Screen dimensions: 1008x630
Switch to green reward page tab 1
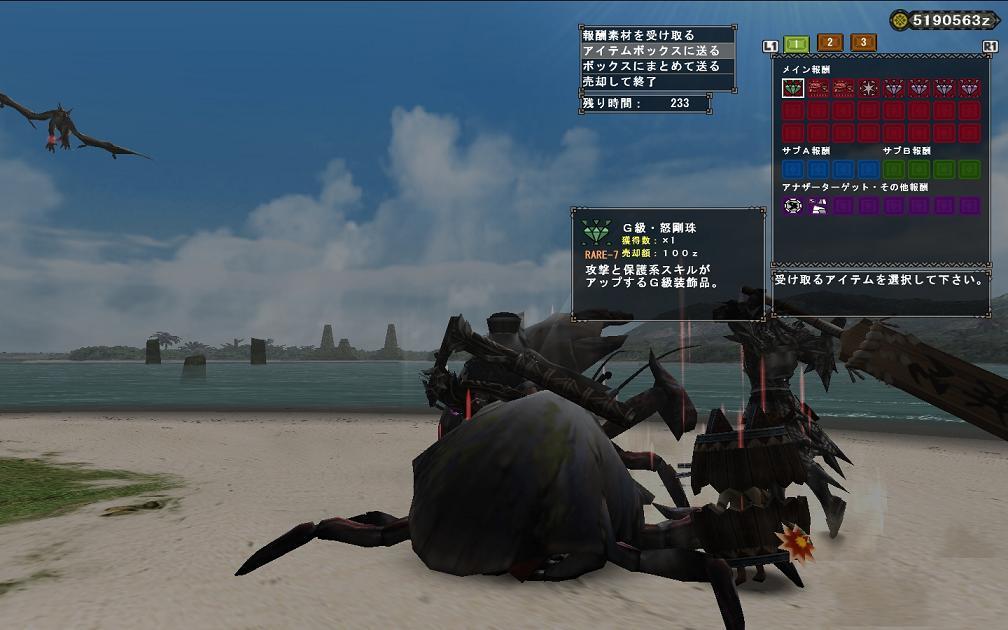796,43
